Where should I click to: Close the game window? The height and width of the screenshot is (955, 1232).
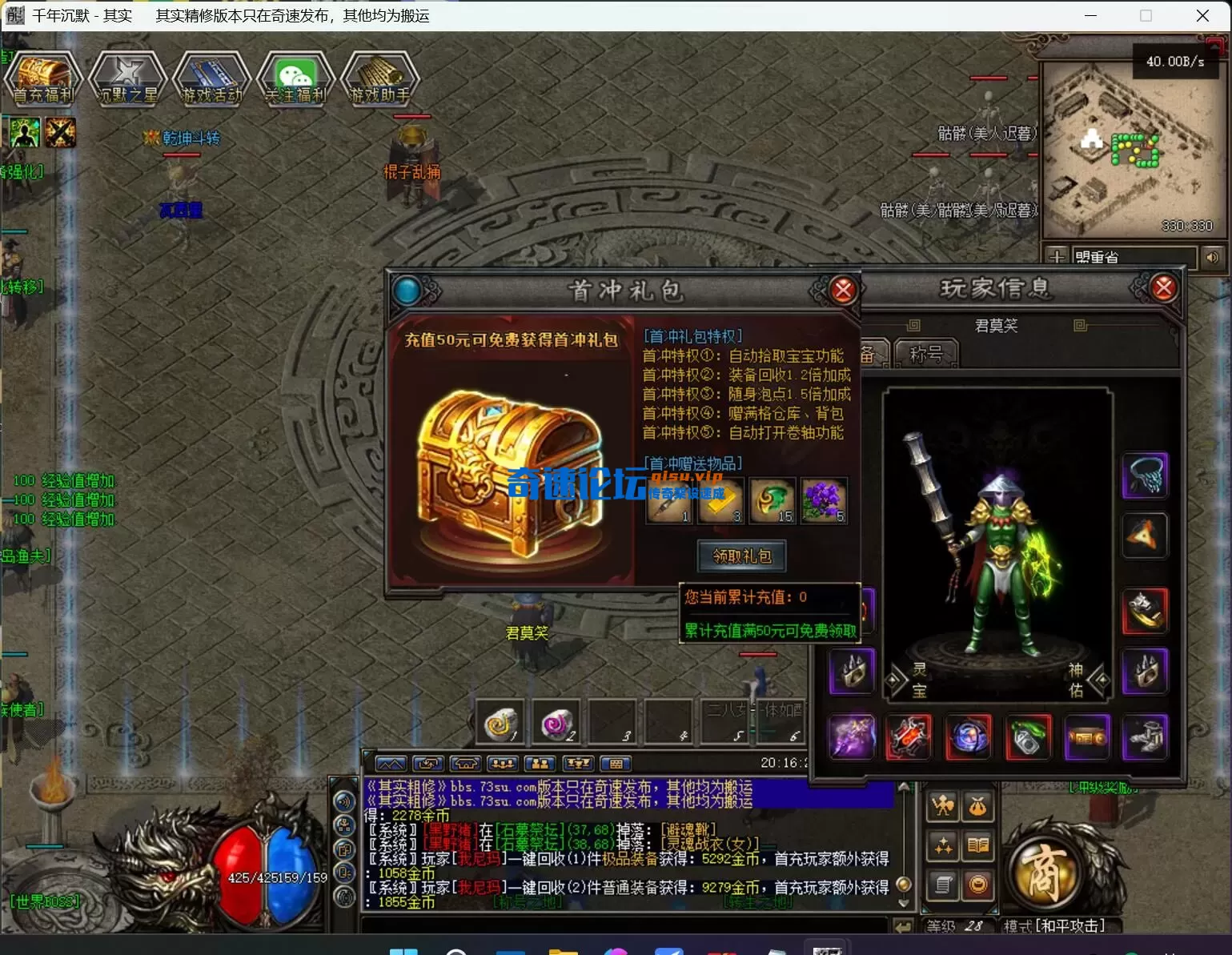[x=1202, y=16]
